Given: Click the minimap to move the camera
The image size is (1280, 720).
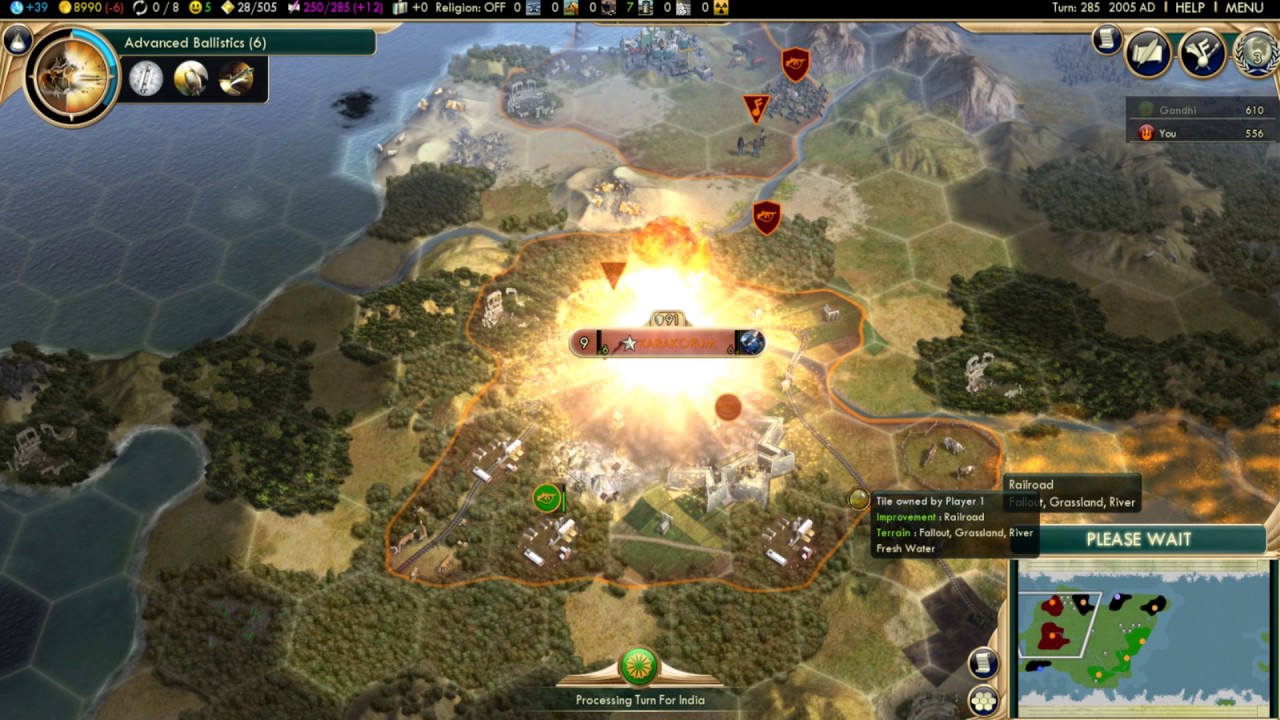Looking at the screenshot, I should [1142, 632].
